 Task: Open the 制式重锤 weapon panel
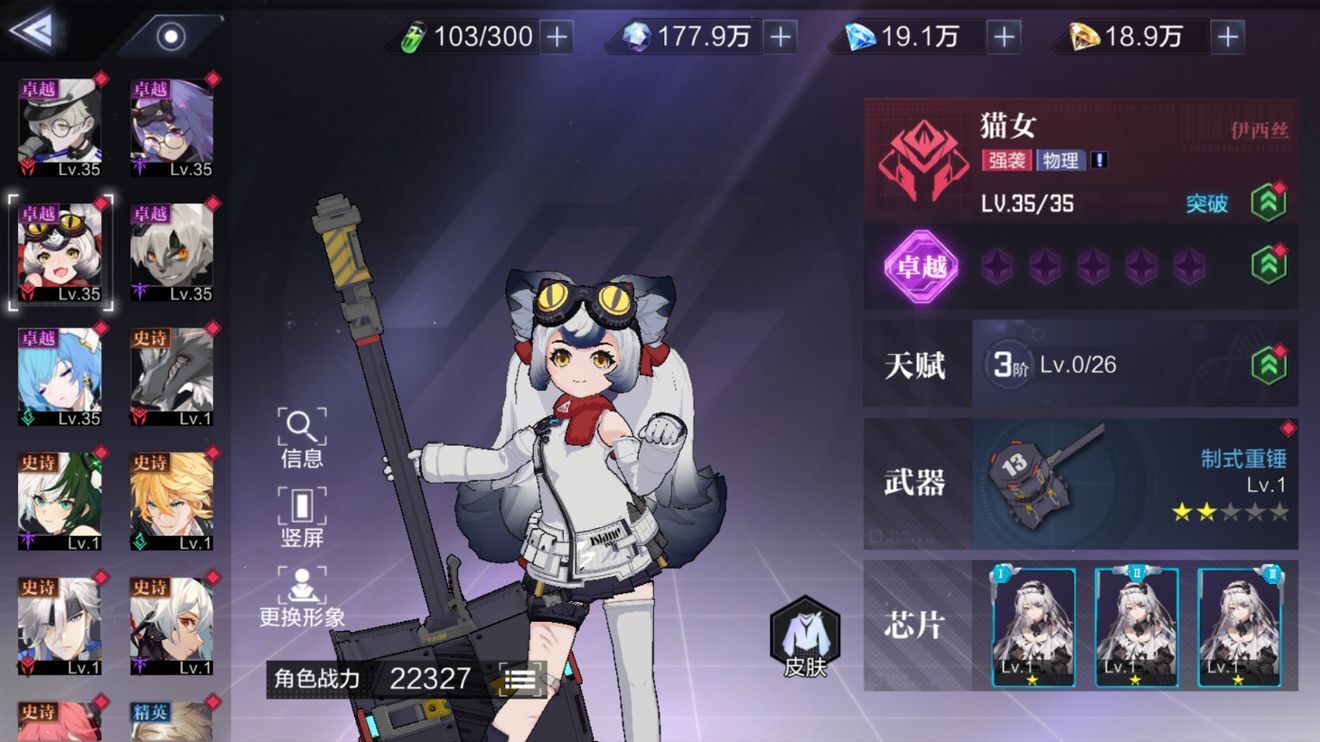pyautogui.click(x=1134, y=484)
